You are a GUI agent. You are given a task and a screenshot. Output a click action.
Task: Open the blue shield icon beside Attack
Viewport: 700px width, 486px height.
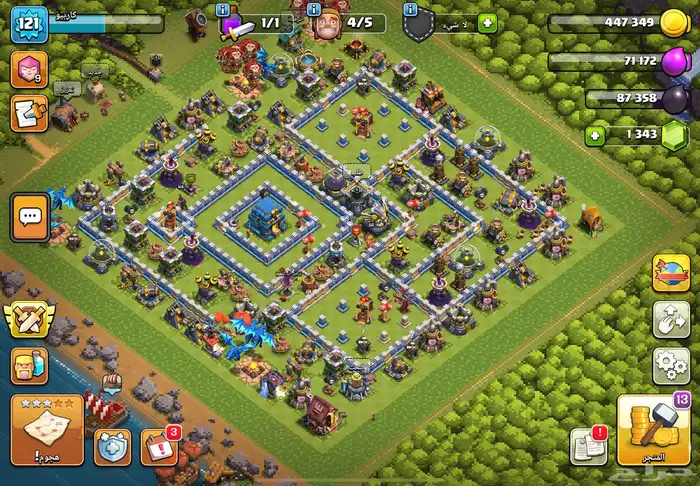(113, 445)
